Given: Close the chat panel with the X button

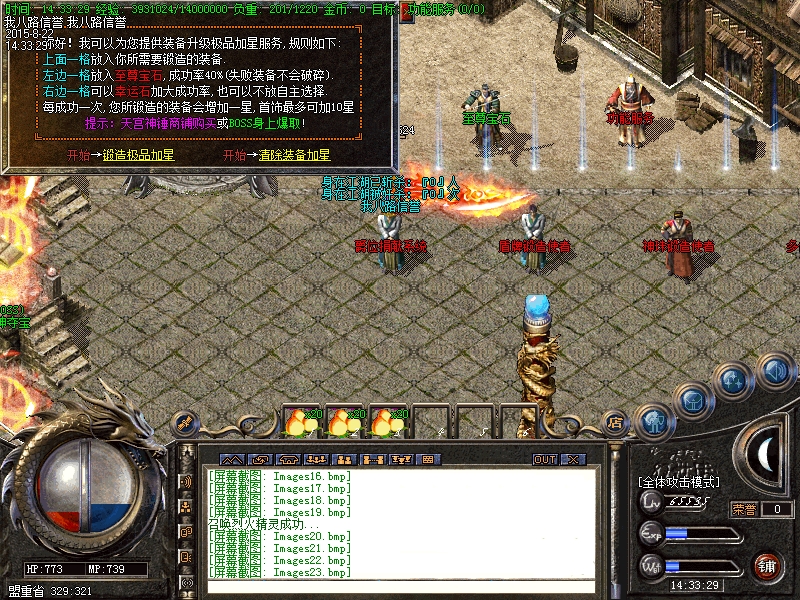Looking at the screenshot, I should coord(573,460).
